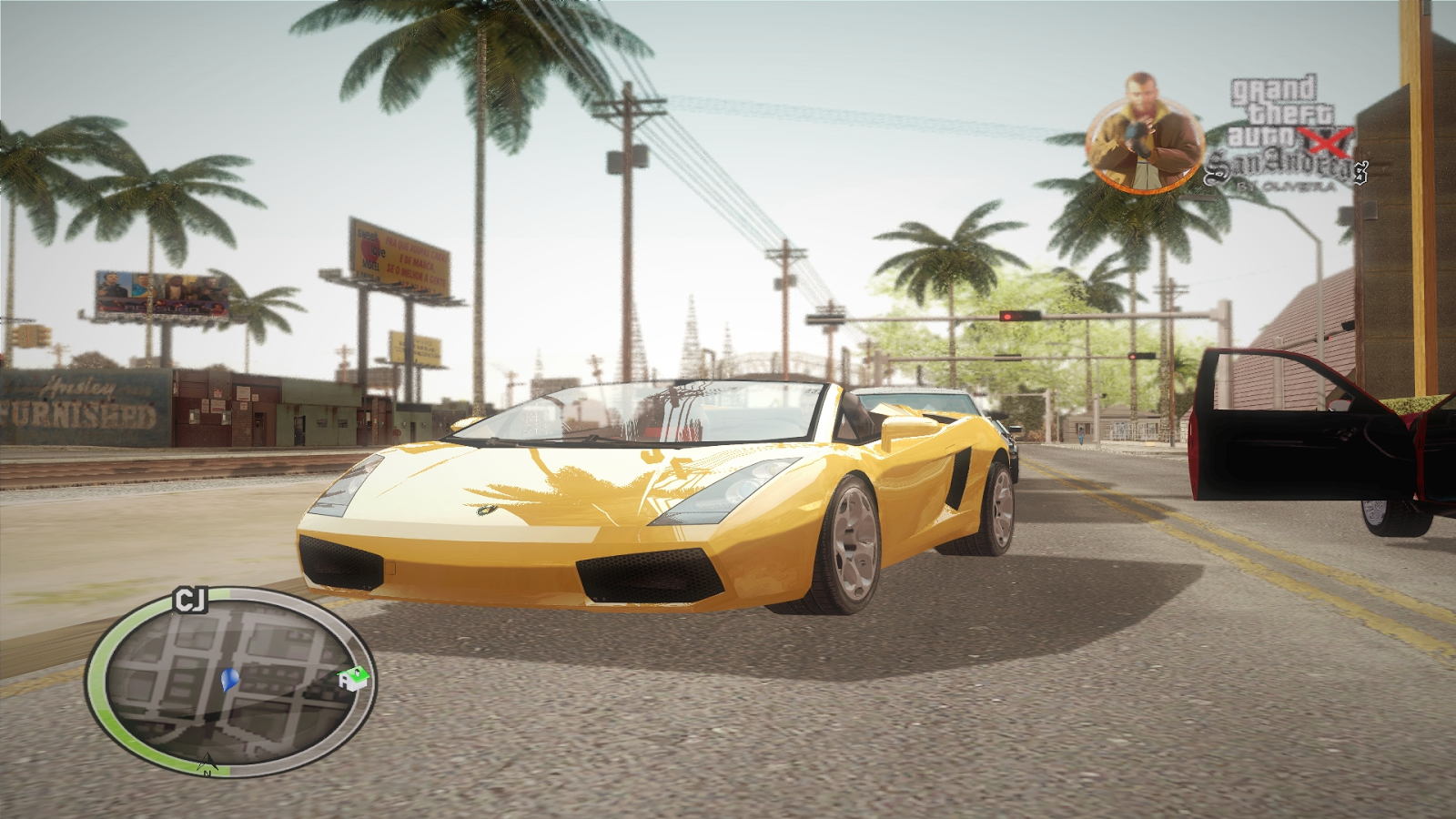The image size is (1456, 819).
Task: Click the glowing doorbell on the safehouse icon
Action: coord(357,672)
